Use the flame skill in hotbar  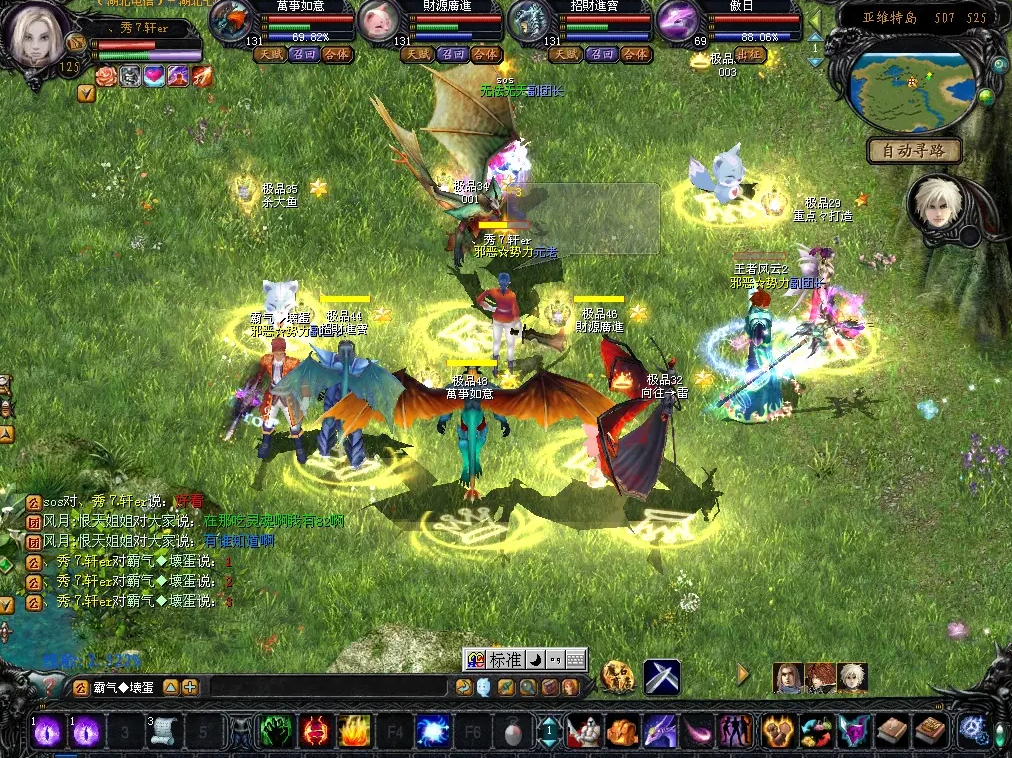(354, 731)
